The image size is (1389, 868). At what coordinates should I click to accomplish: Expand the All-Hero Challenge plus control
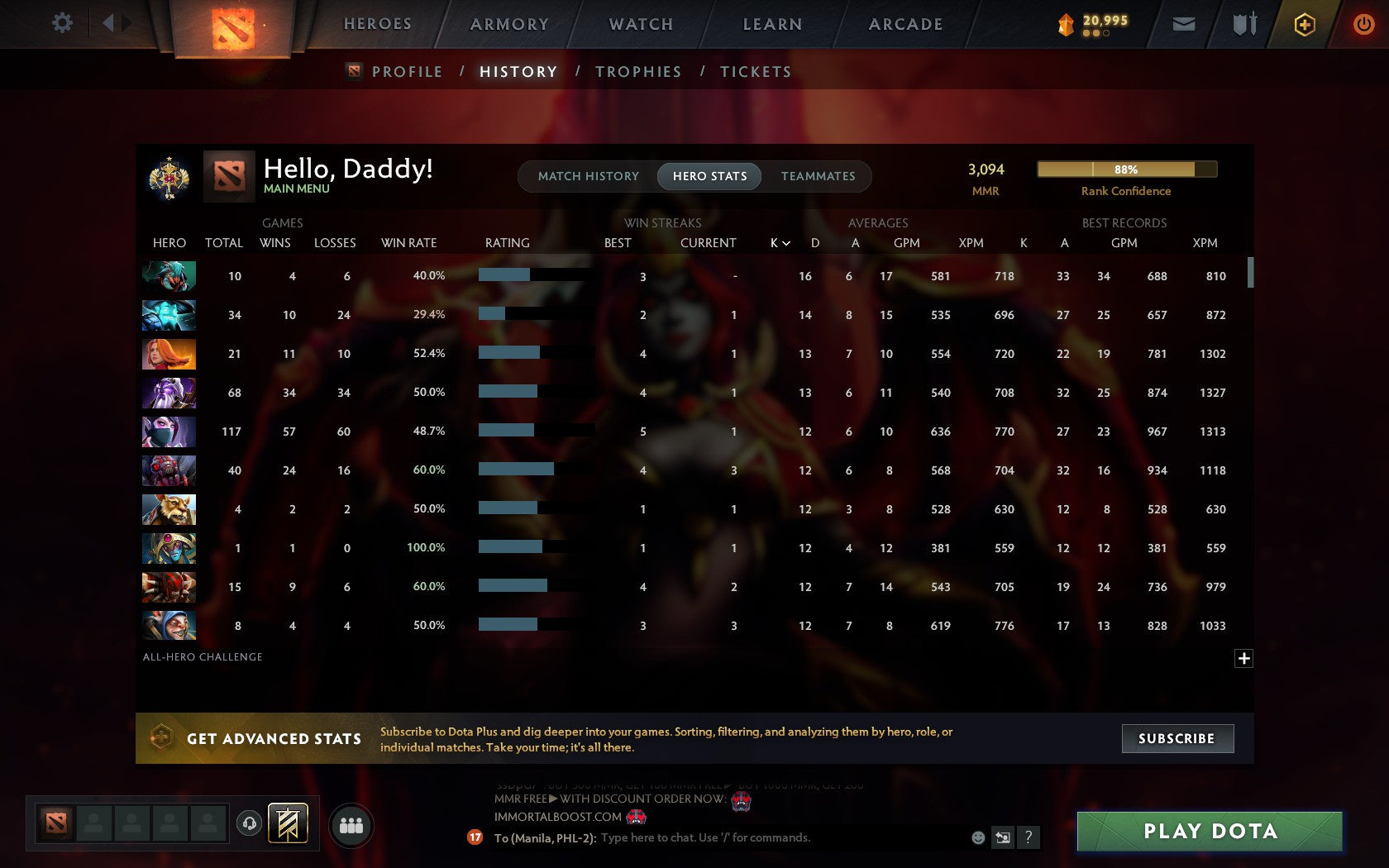[x=1243, y=657]
